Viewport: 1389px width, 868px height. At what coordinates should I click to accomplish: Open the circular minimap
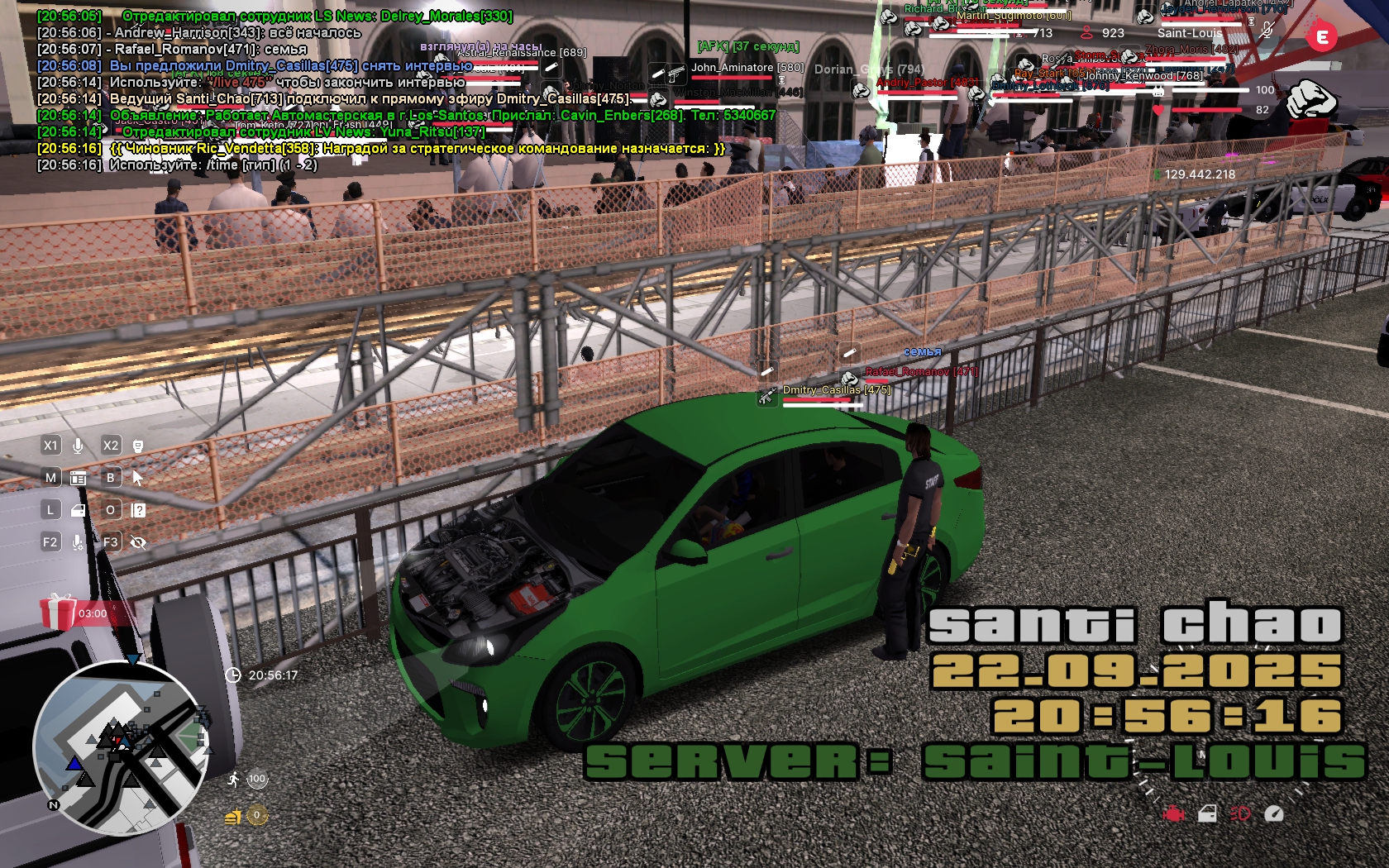119,747
